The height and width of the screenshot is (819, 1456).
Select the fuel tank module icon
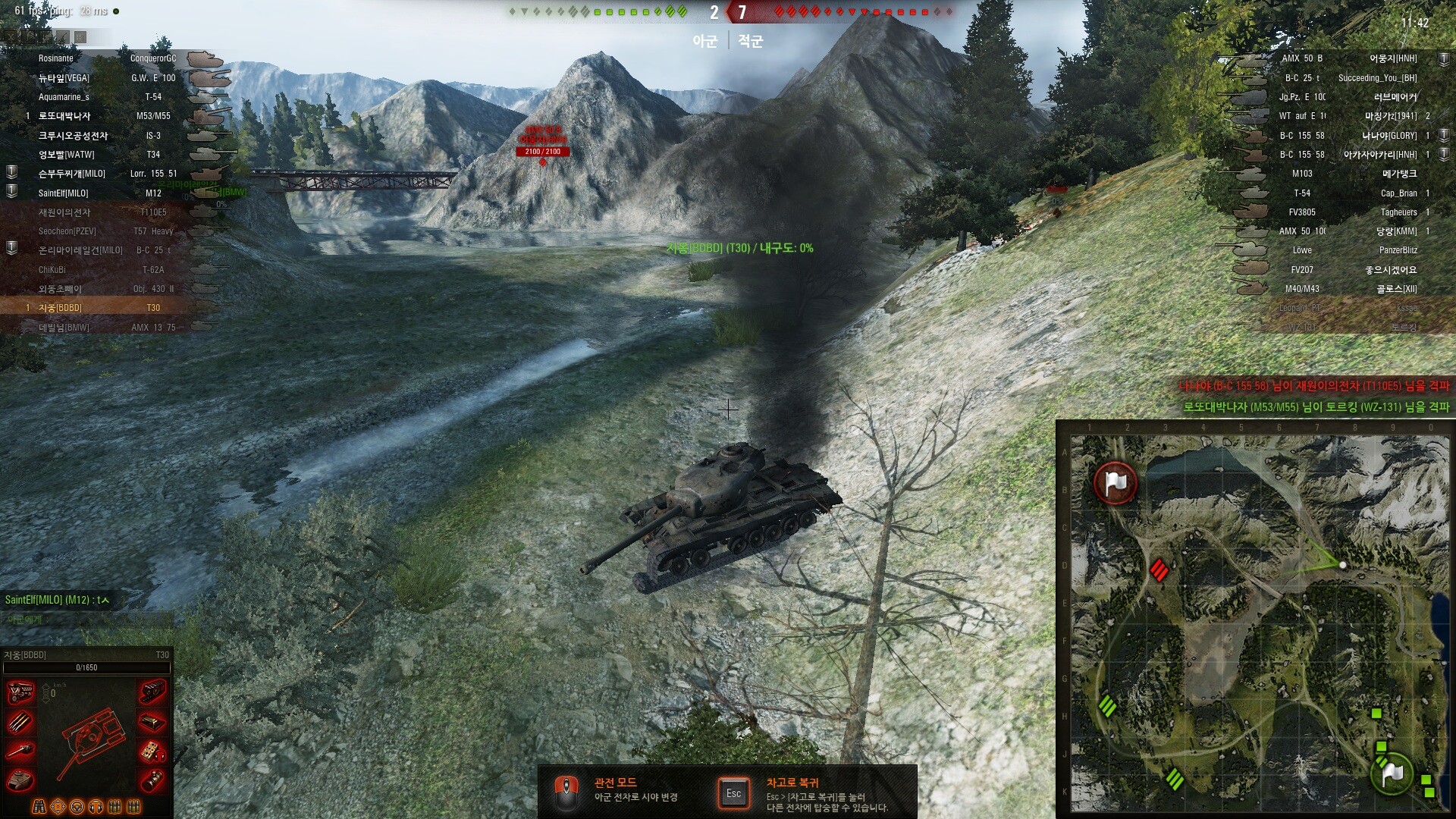152,721
